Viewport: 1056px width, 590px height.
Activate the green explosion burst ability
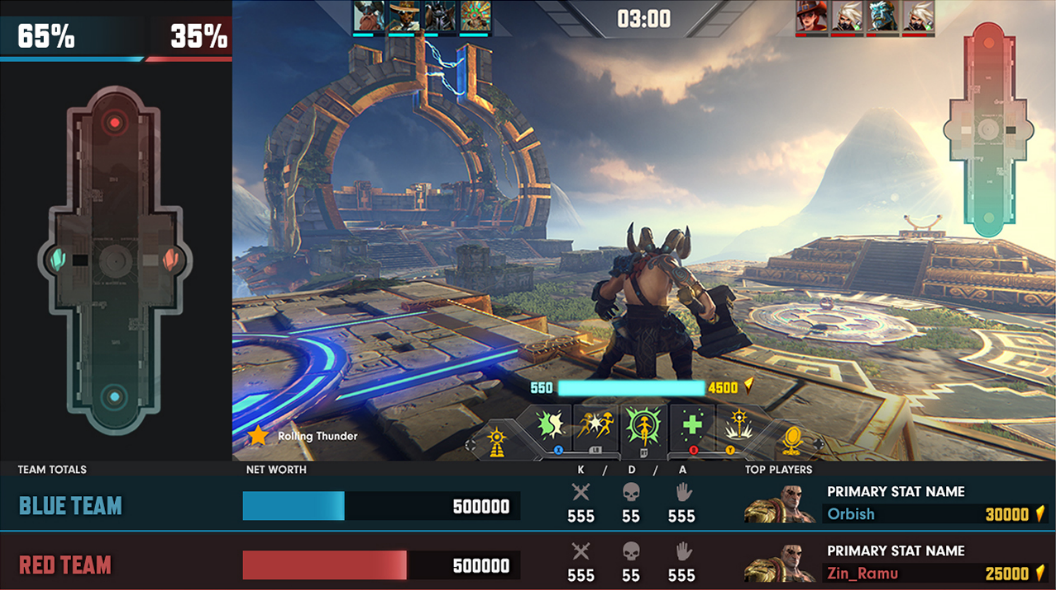(550, 426)
